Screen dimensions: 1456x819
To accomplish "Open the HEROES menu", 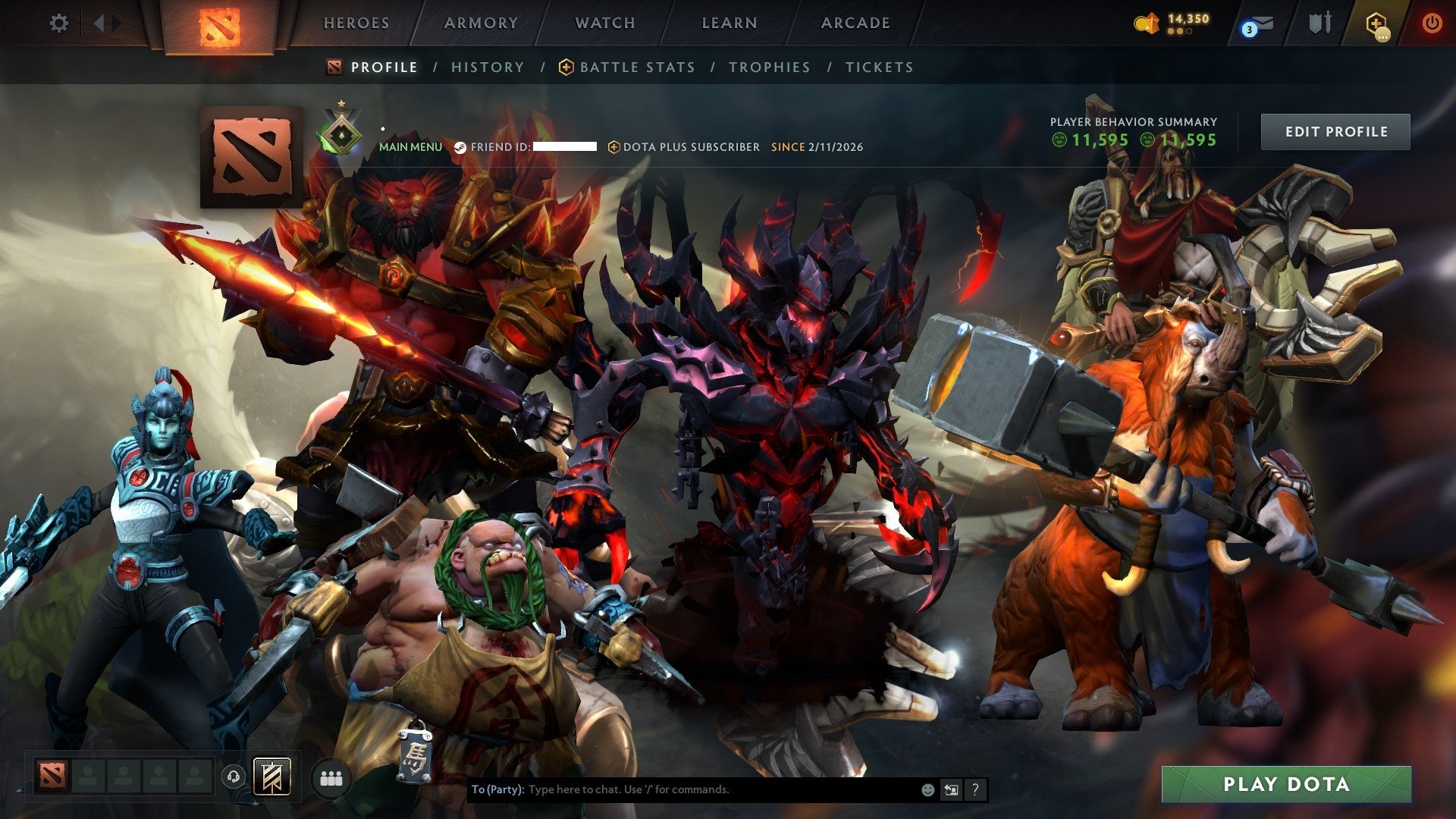I will (356, 23).
